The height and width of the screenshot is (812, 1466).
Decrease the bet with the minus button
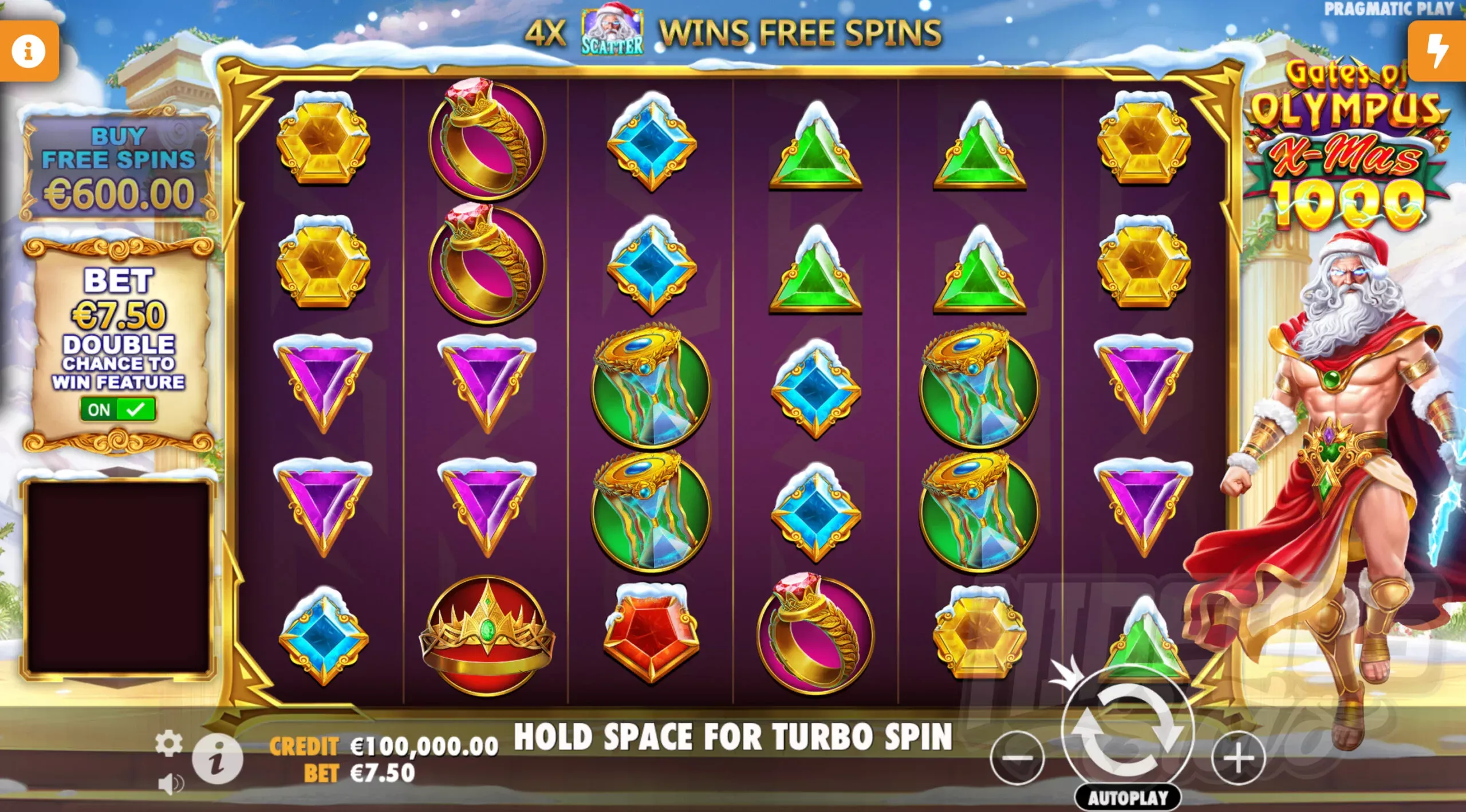1018,758
